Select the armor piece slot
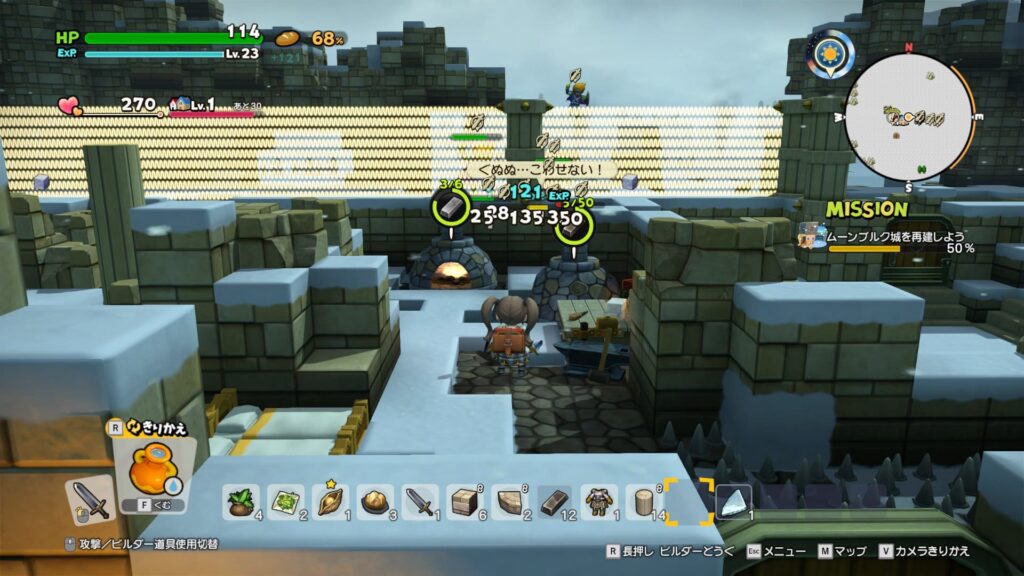Screen dimensions: 1024x576 point(600,501)
